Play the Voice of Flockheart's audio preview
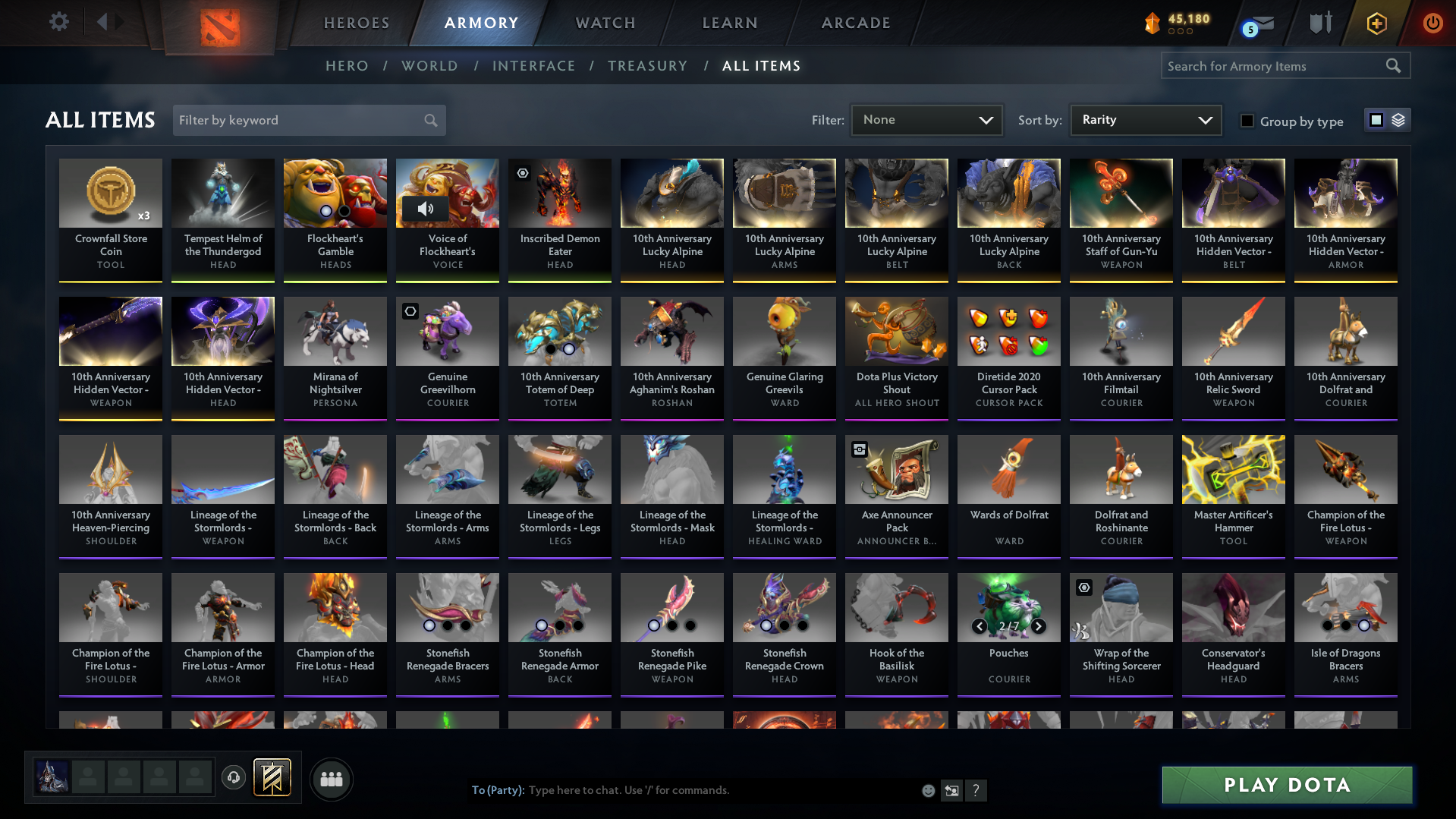 426,209
